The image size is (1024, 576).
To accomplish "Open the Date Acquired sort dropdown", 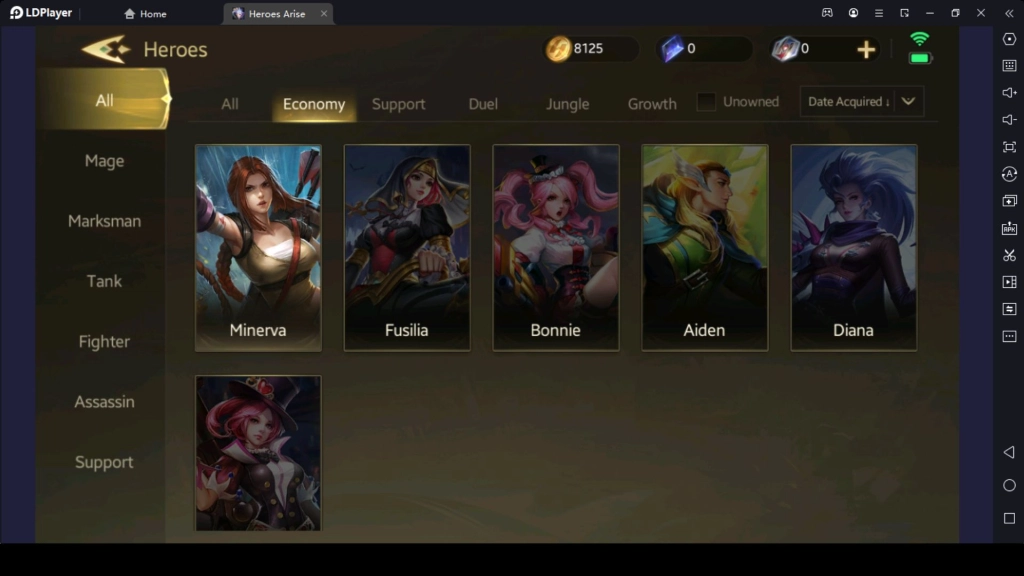I will pos(861,102).
